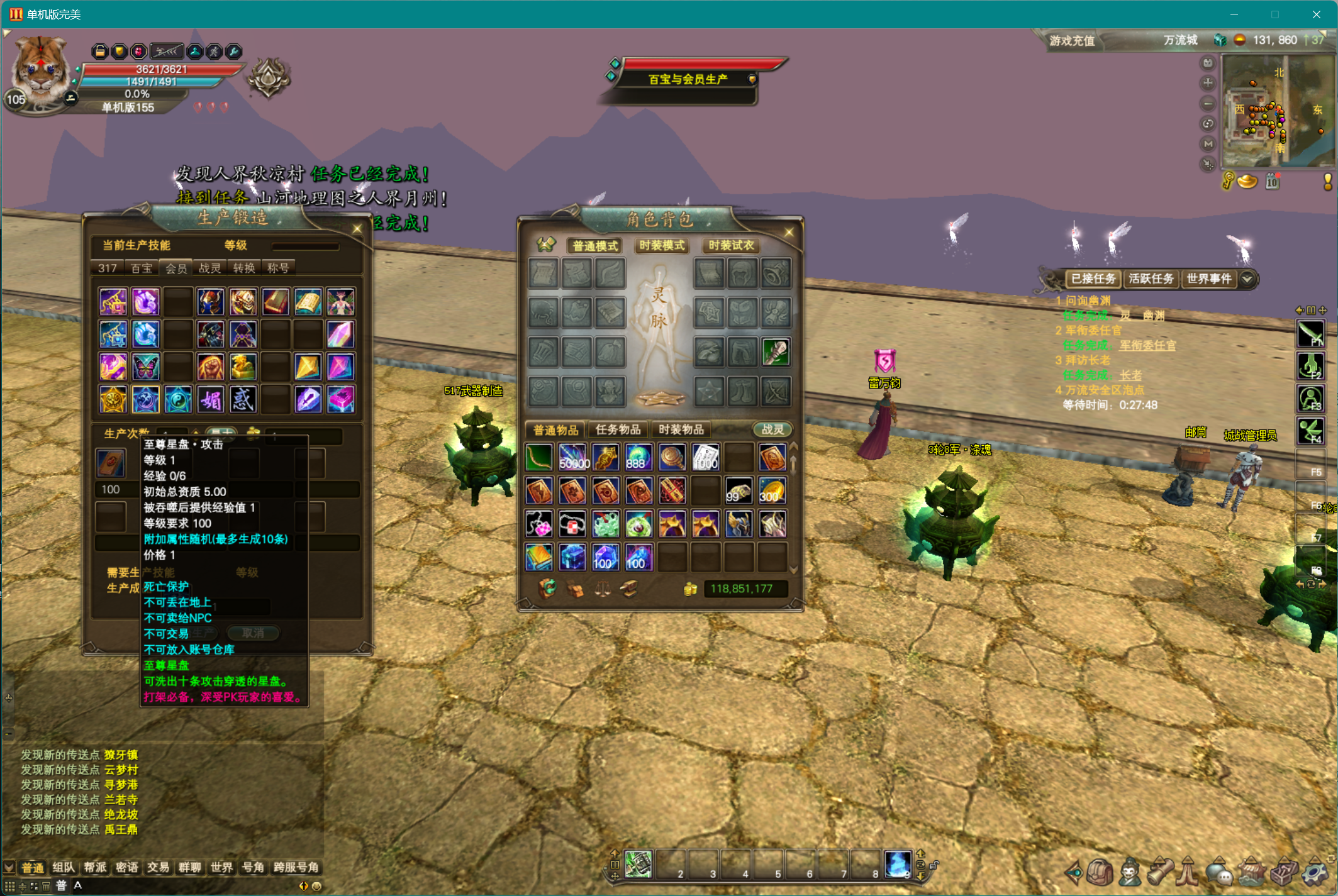This screenshot has width=1338, height=896.
Task: Open the 战灵 crafting tab
Action: click(x=209, y=268)
